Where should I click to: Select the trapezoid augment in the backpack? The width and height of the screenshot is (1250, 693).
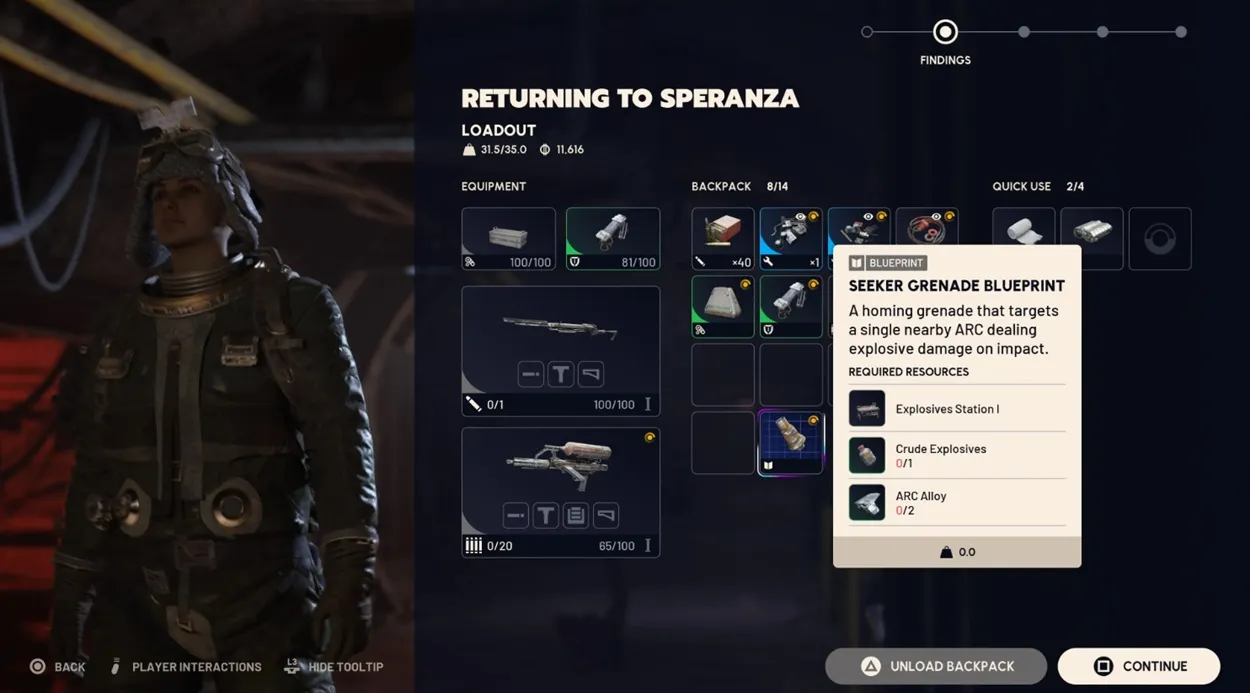(723, 307)
